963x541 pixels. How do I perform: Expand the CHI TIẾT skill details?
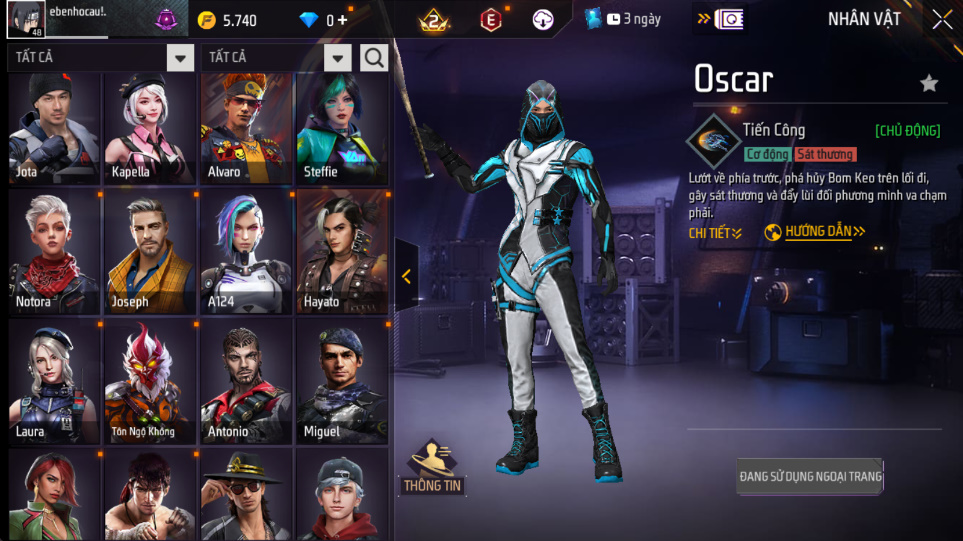coord(715,233)
